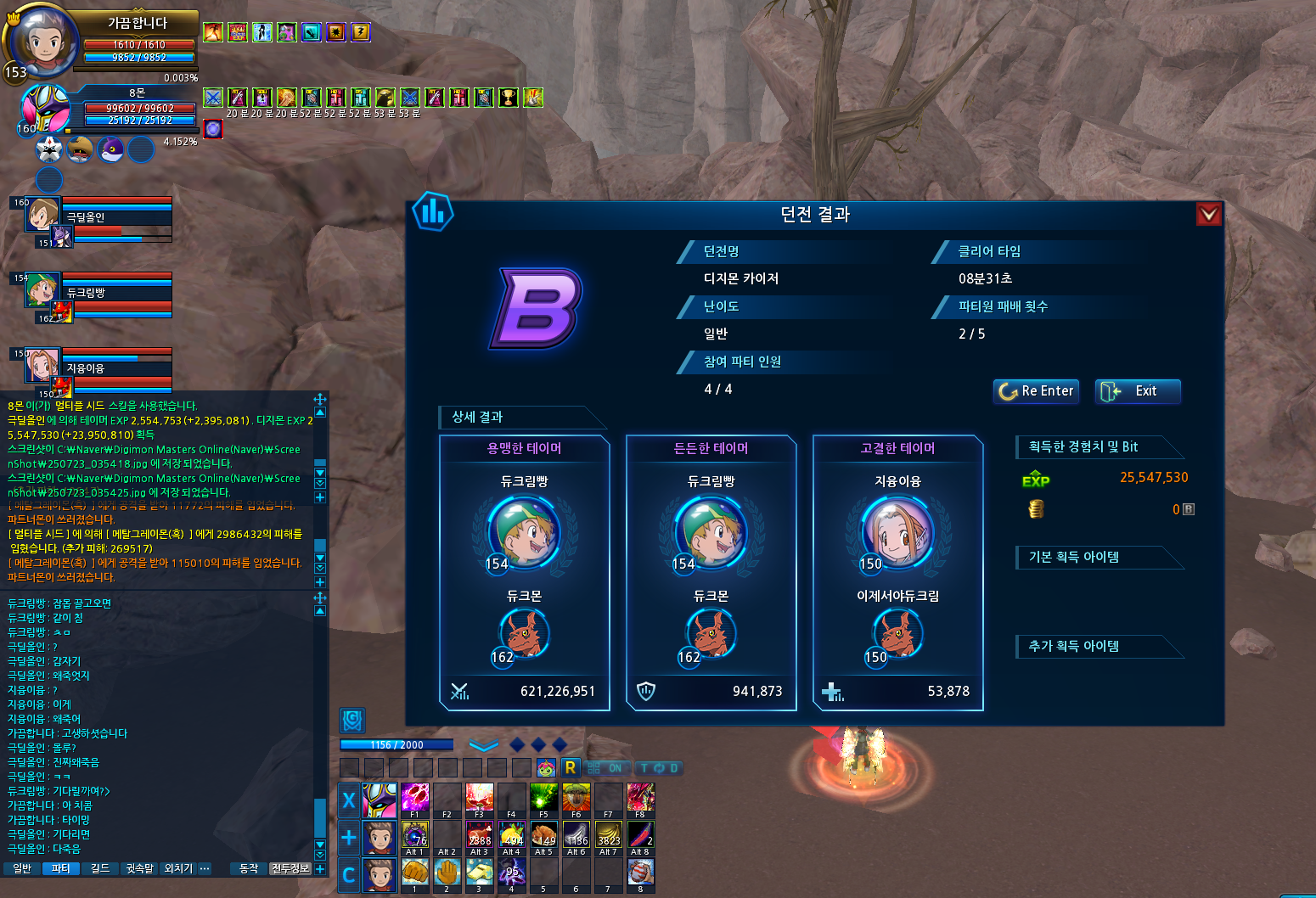Switch chat to the 일반 tab
The height and width of the screenshot is (898, 1316).
pos(22,868)
